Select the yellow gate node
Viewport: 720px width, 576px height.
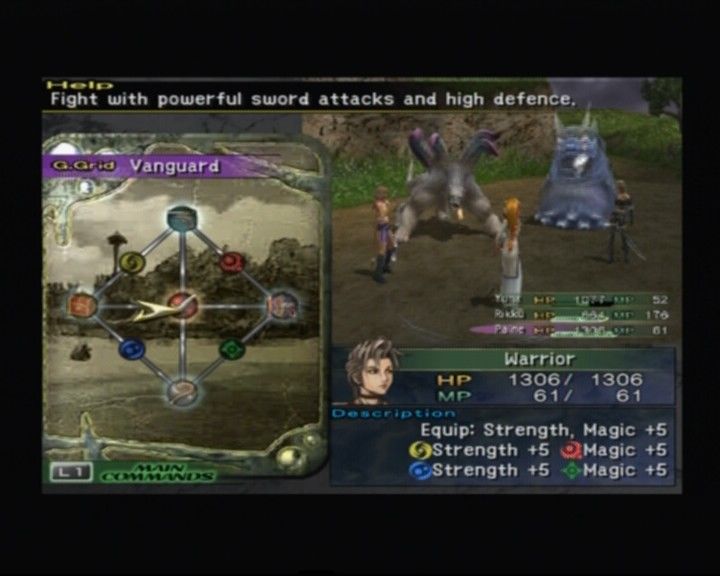tap(131, 261)
